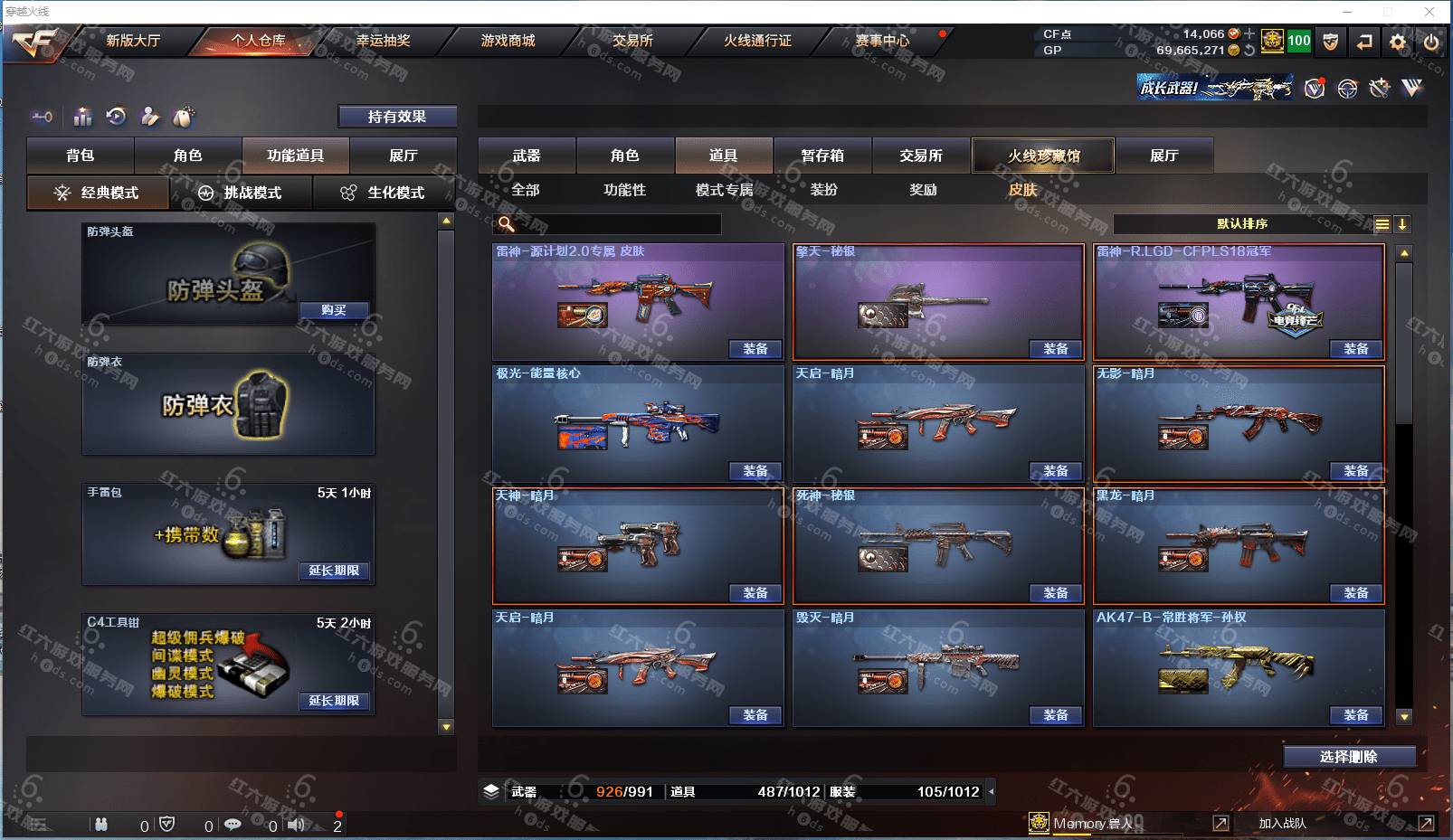Open 火线通行证 battle pass

pos(757,41)
